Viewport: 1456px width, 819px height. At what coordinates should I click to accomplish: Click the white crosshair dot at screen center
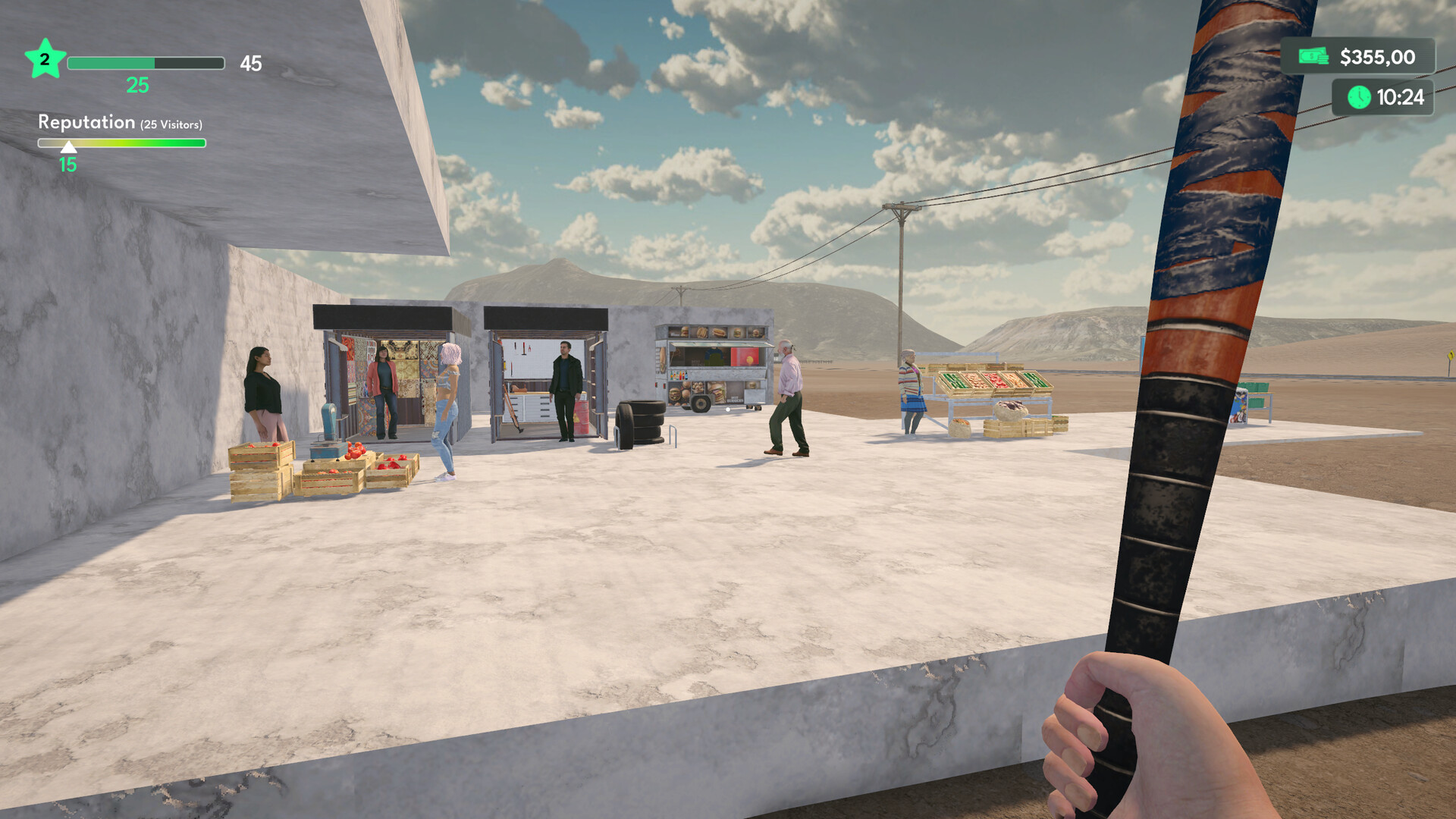point(728,409)
